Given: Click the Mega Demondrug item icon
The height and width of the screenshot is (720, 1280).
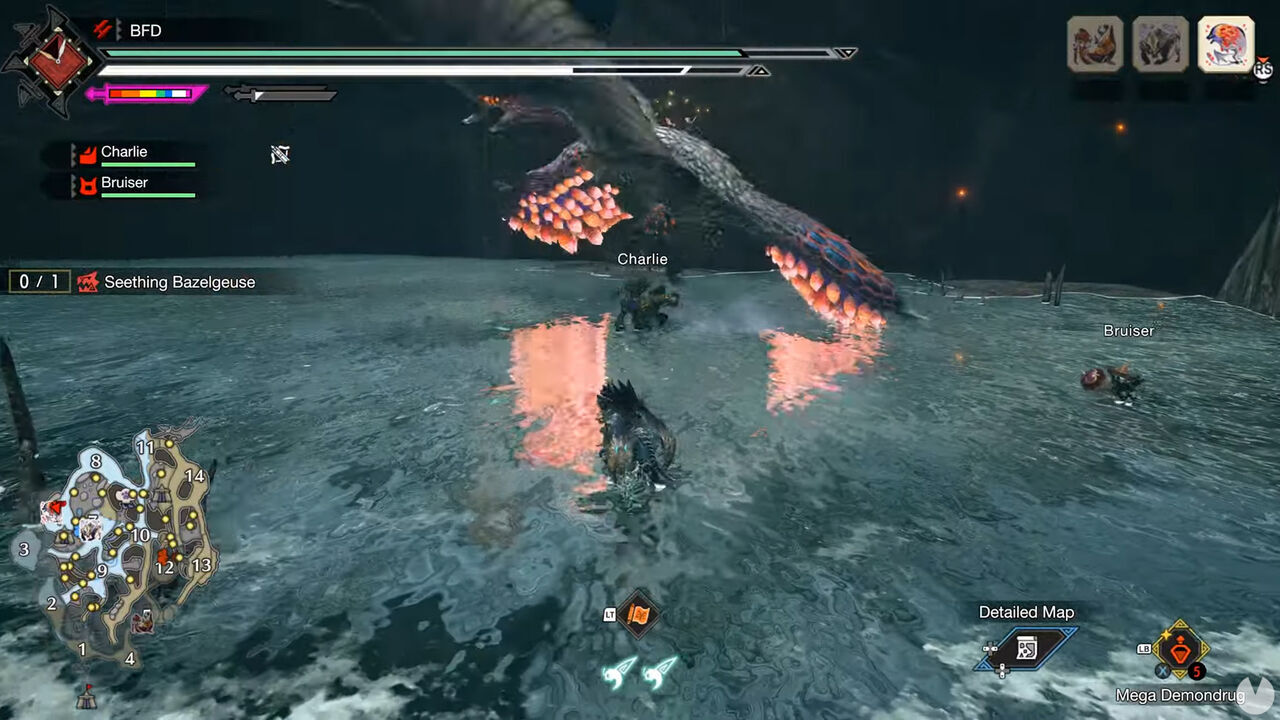Looking at the screenshot, I should [1180, 650].
